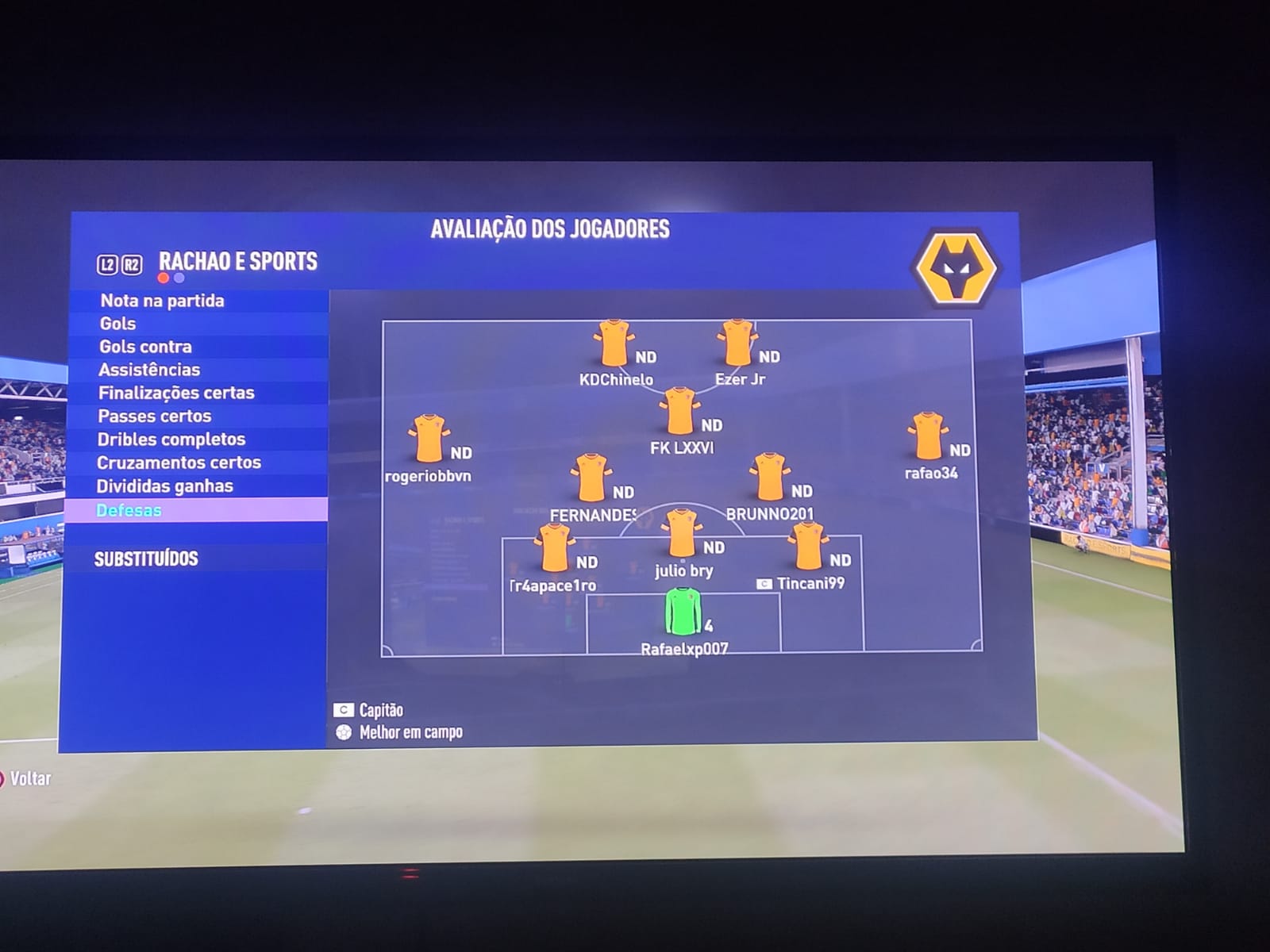This screenshot has height=952, width=1270.
Task: Select left winger rogeriobbvn
Action: tap(429, 438)
